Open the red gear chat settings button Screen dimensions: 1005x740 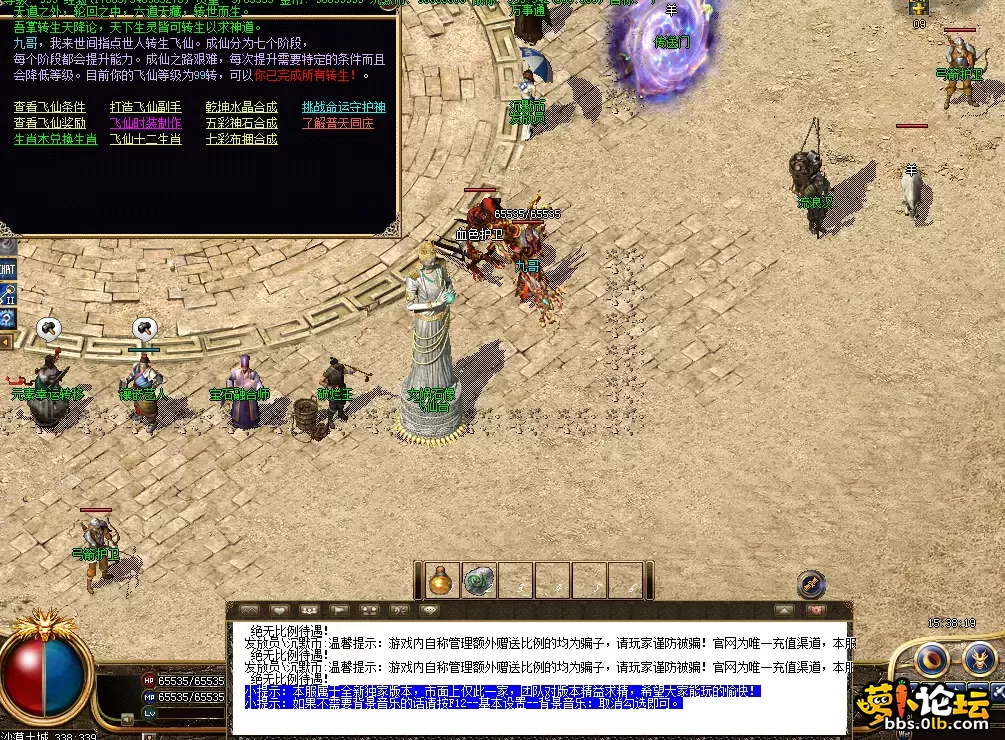[817, 609]
